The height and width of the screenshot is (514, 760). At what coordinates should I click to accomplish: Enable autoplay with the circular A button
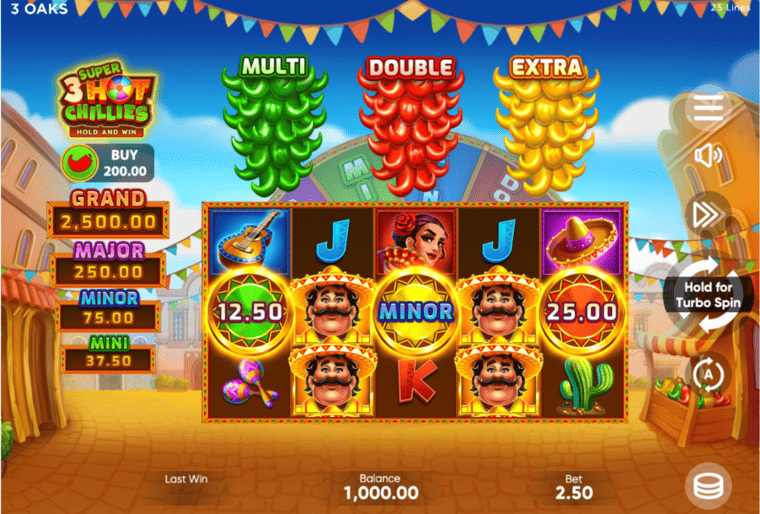pyautogui.click(x=708, y=373)
